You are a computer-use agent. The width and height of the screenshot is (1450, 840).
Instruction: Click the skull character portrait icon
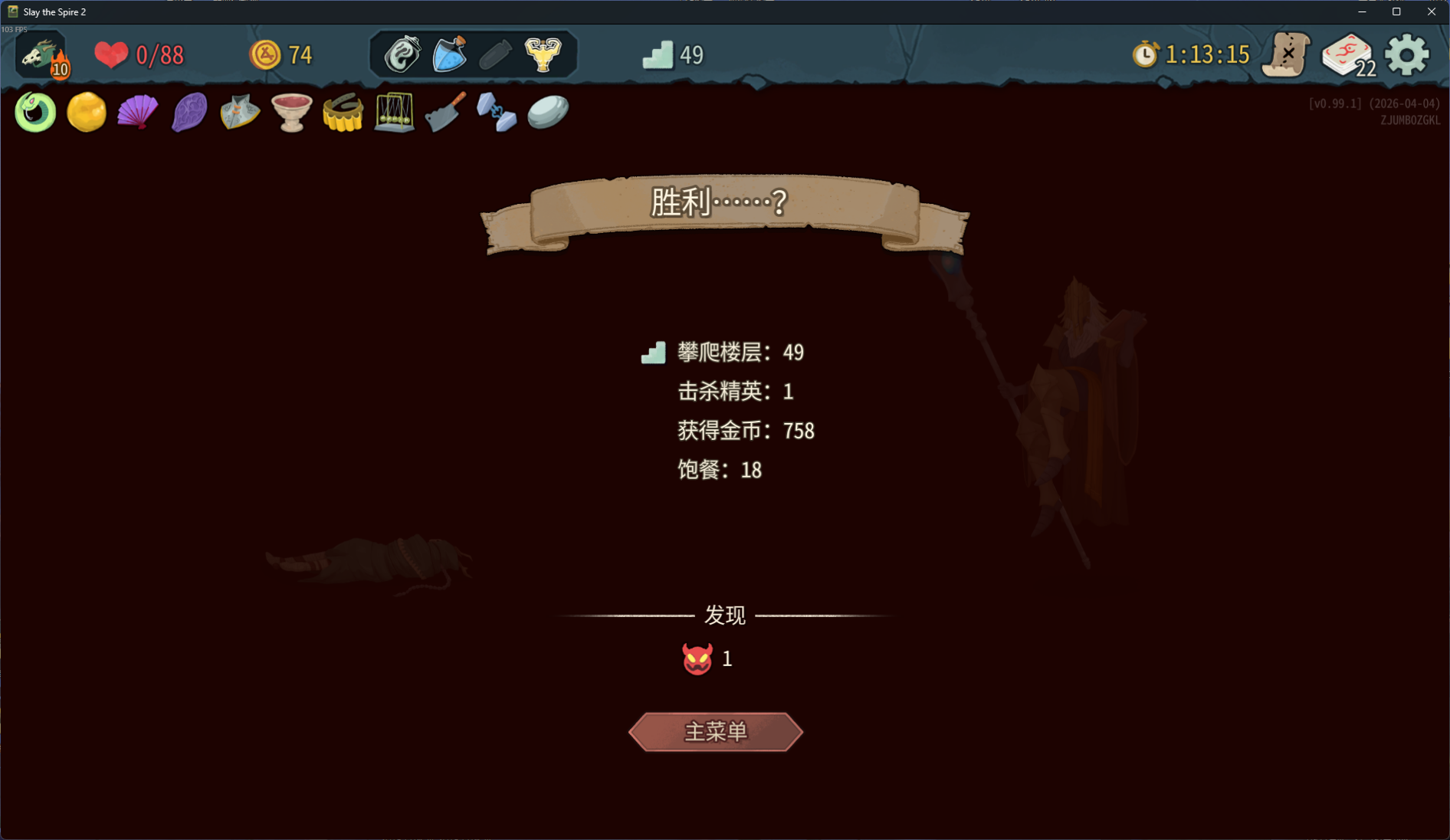pyautogui.click(x=41, y=55)
